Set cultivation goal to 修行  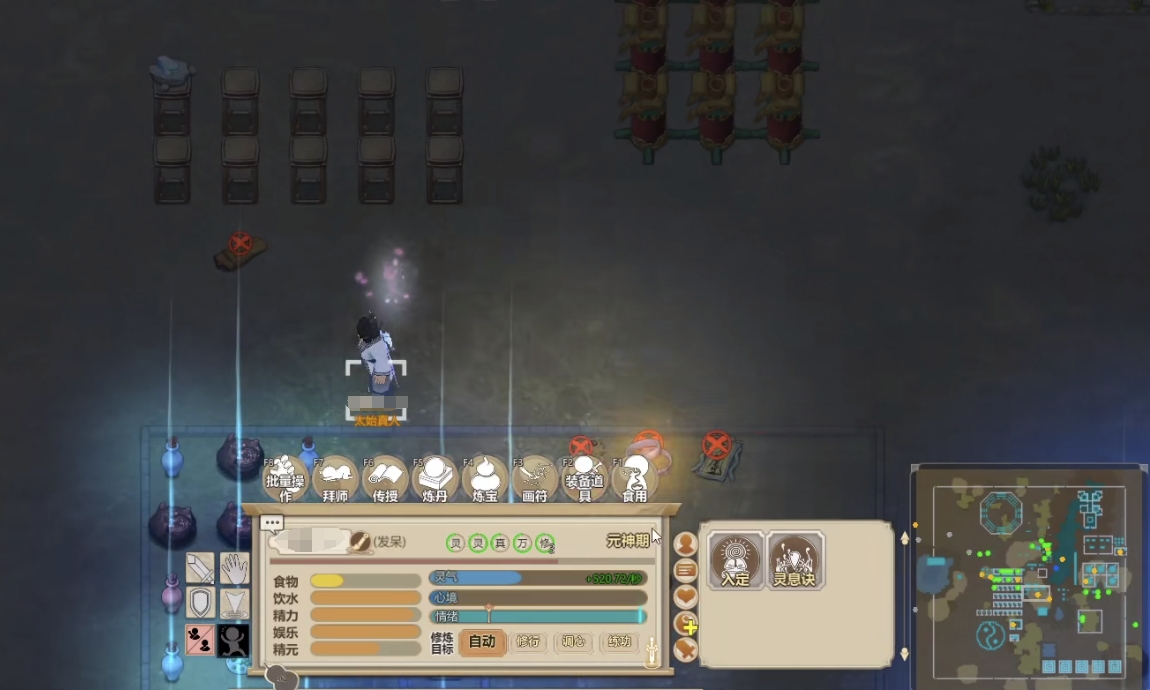pyautogui.click(x=529, y=642)
